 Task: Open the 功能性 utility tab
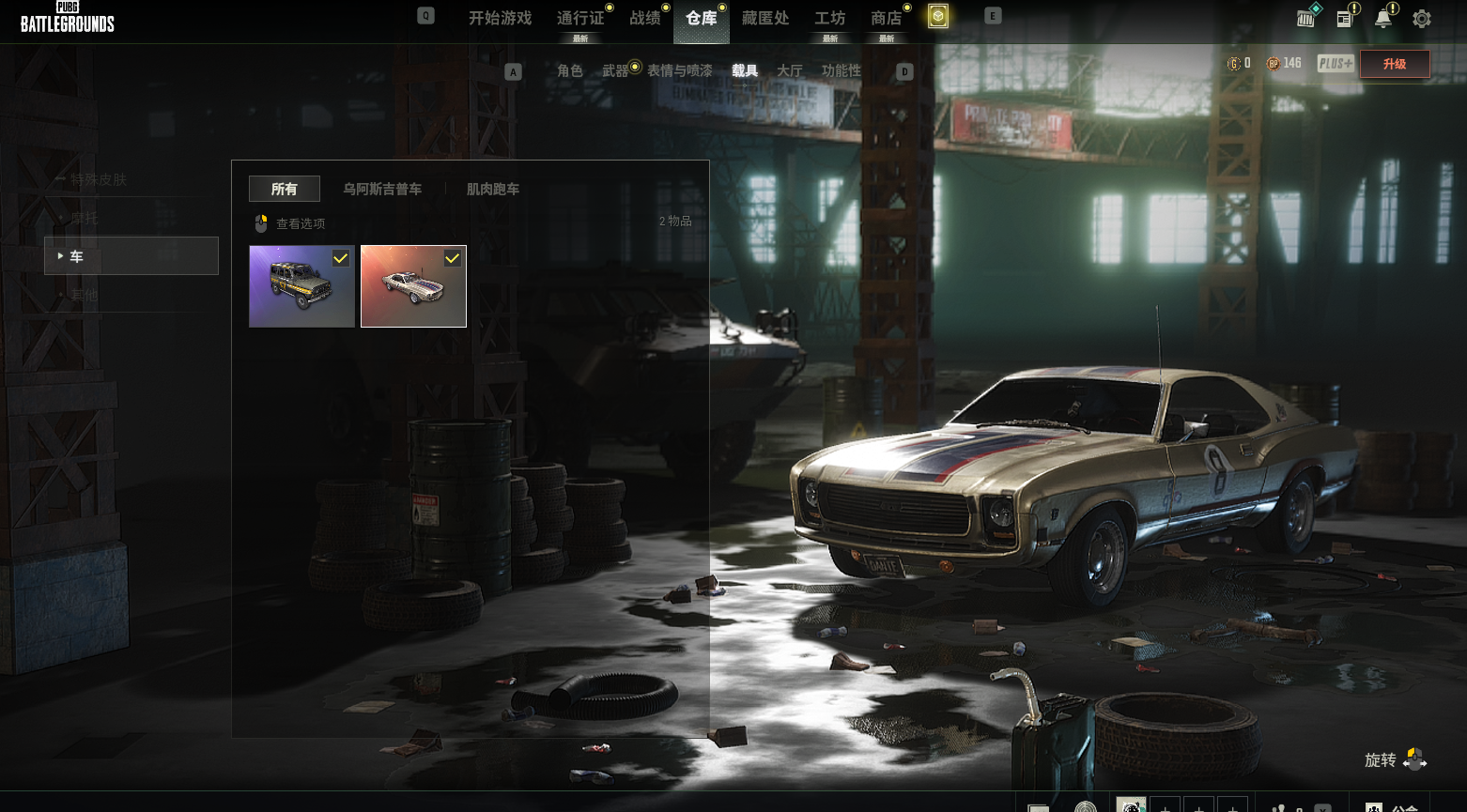click(x=842, y=71)
